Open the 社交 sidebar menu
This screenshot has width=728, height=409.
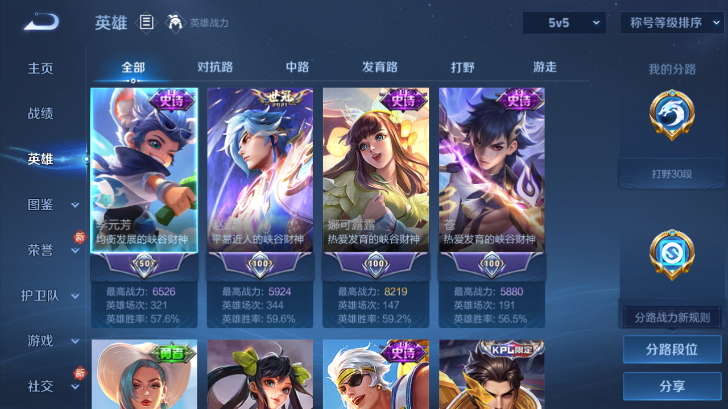tap(52, 385)
